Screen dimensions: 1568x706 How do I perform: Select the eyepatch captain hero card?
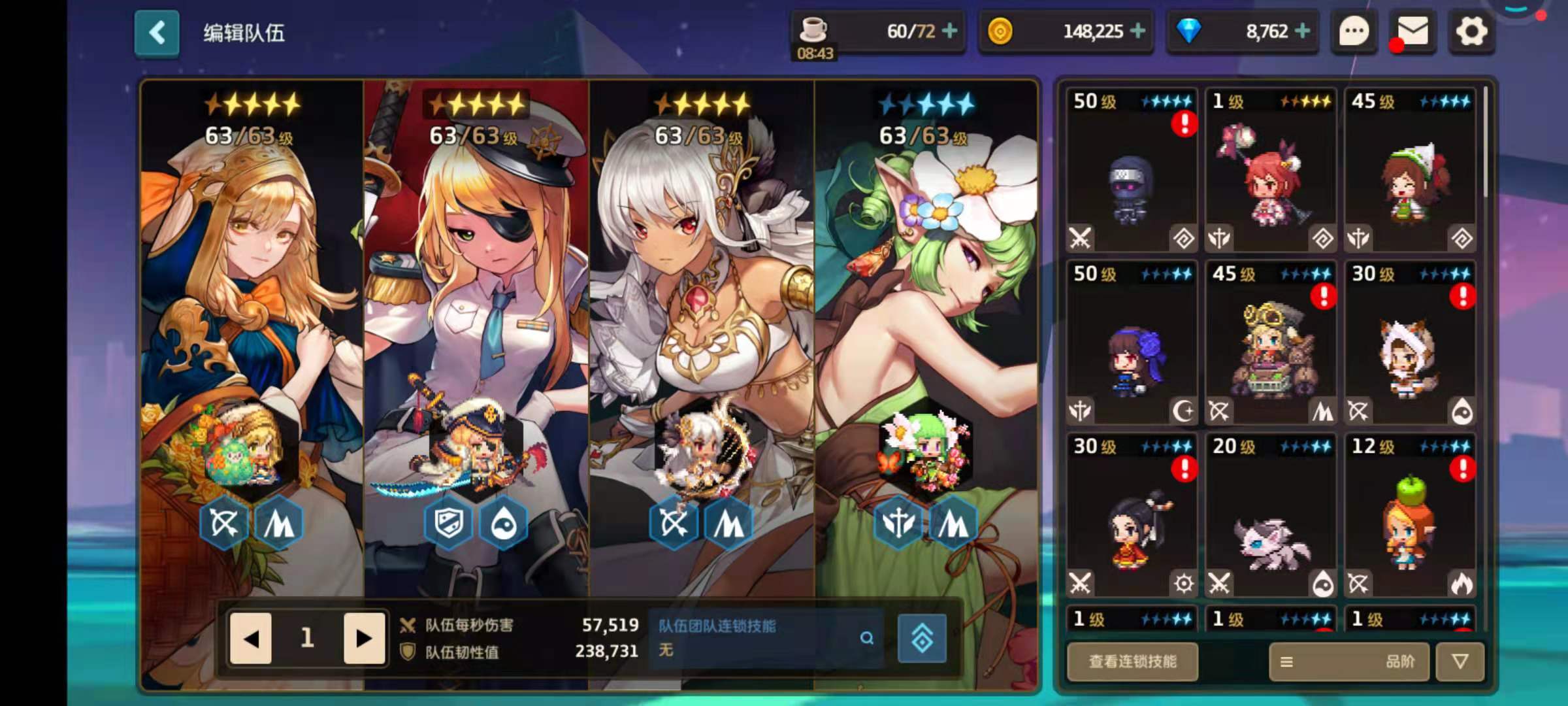[x=476, y=327]
